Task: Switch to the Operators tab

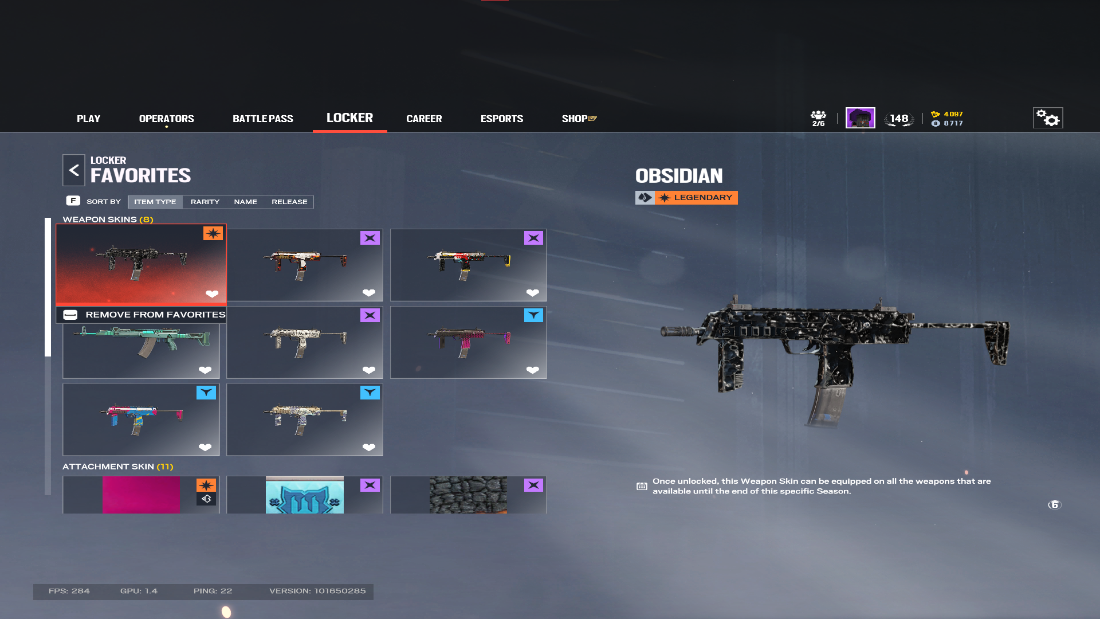Action: tap(166, 119)
